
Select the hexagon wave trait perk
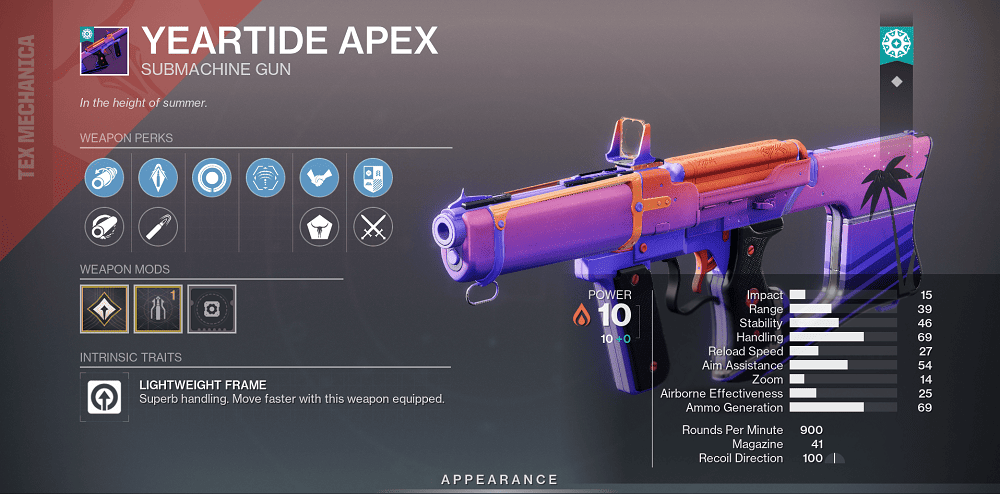(x=265, y=178)
